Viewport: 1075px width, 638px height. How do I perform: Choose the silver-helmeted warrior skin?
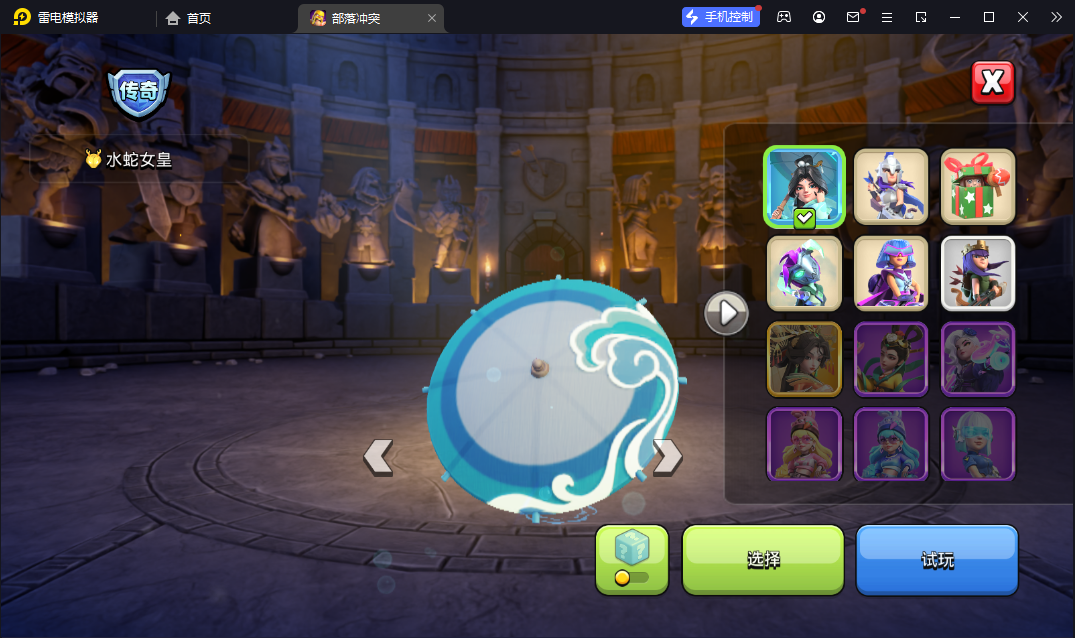point(891,187)
